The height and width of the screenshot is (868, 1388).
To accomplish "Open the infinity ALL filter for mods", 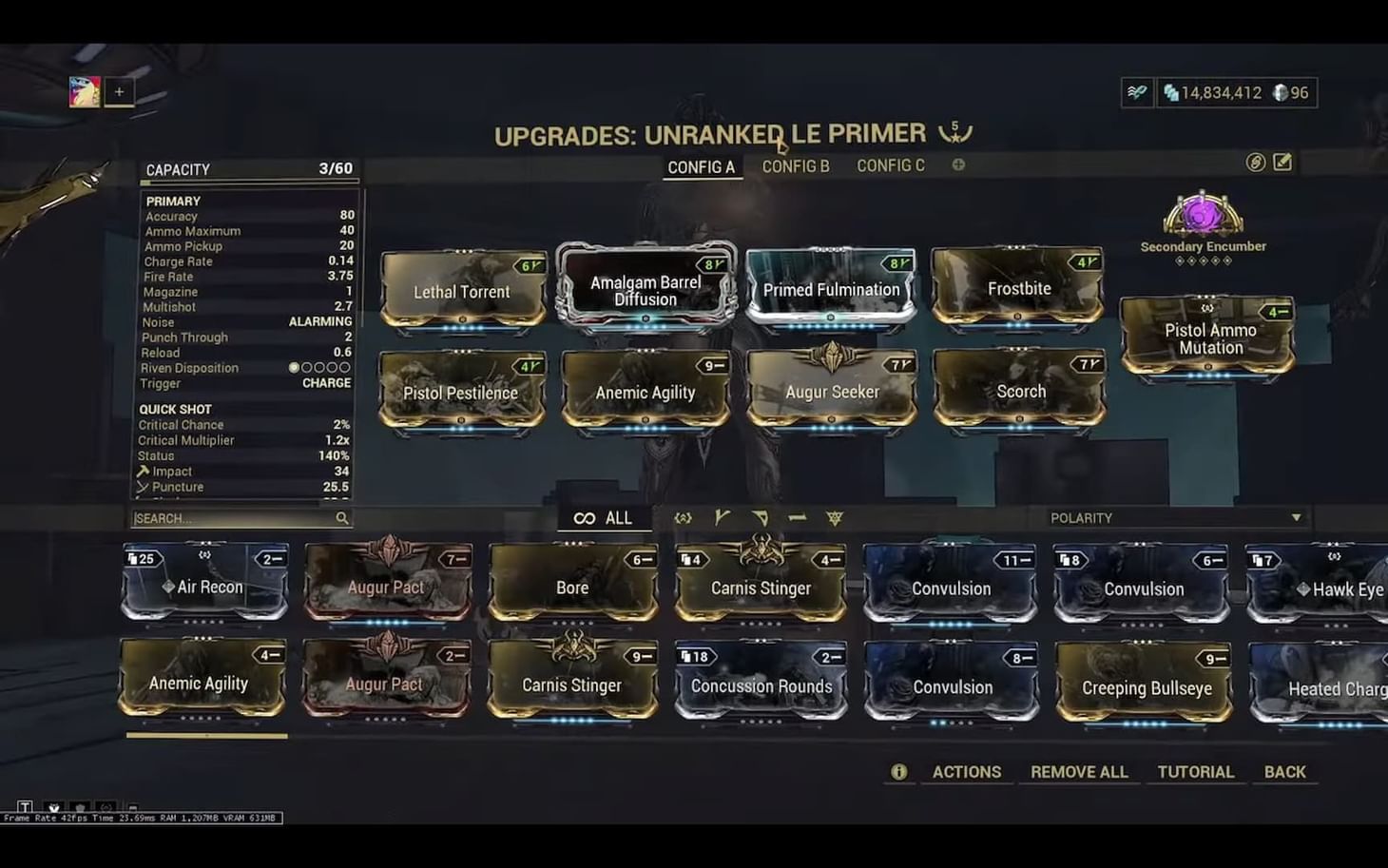I will [x=604, y=518].
